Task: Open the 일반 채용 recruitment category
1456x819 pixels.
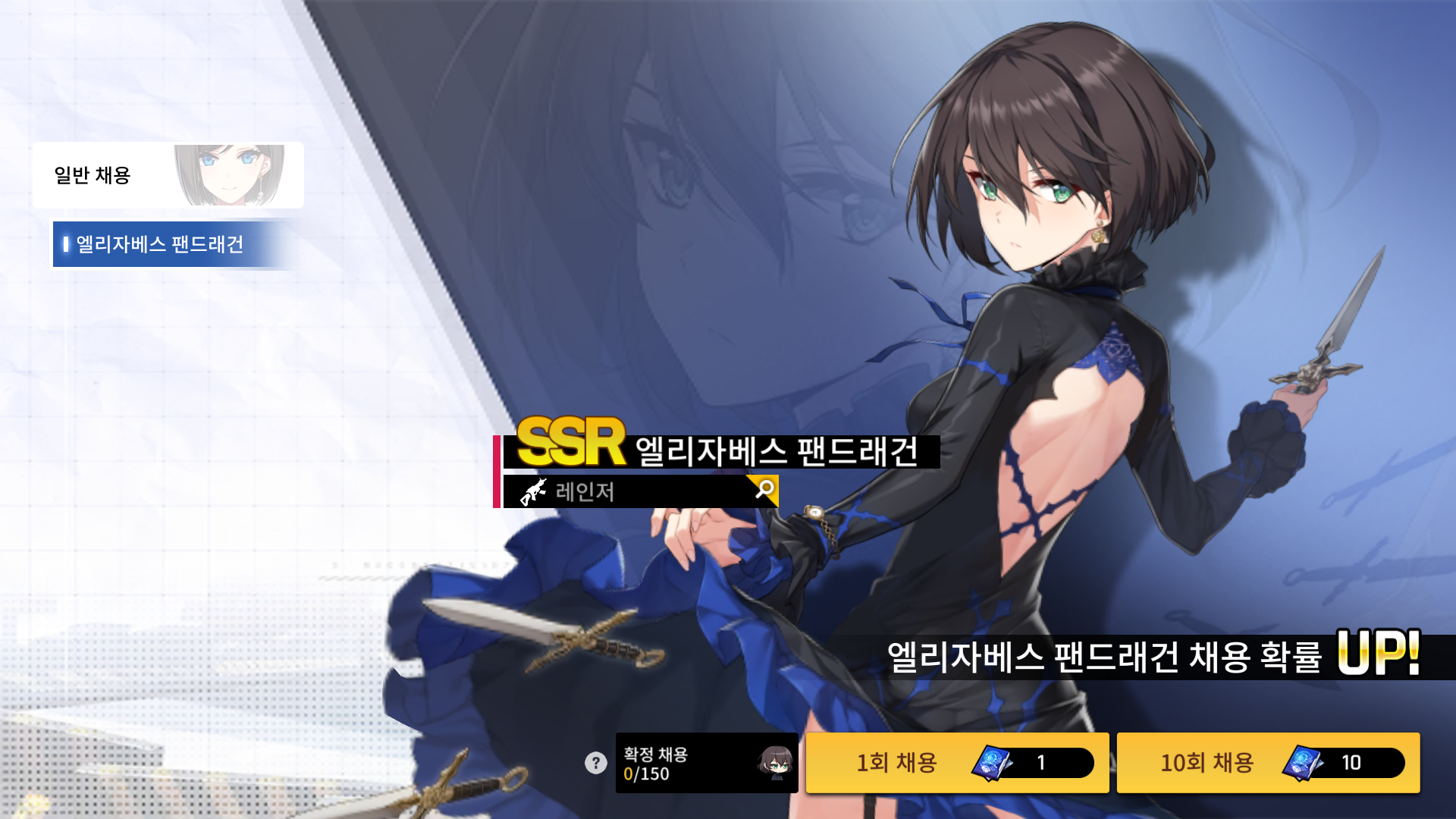Action: pyautogui.click(x=168, y=175)
